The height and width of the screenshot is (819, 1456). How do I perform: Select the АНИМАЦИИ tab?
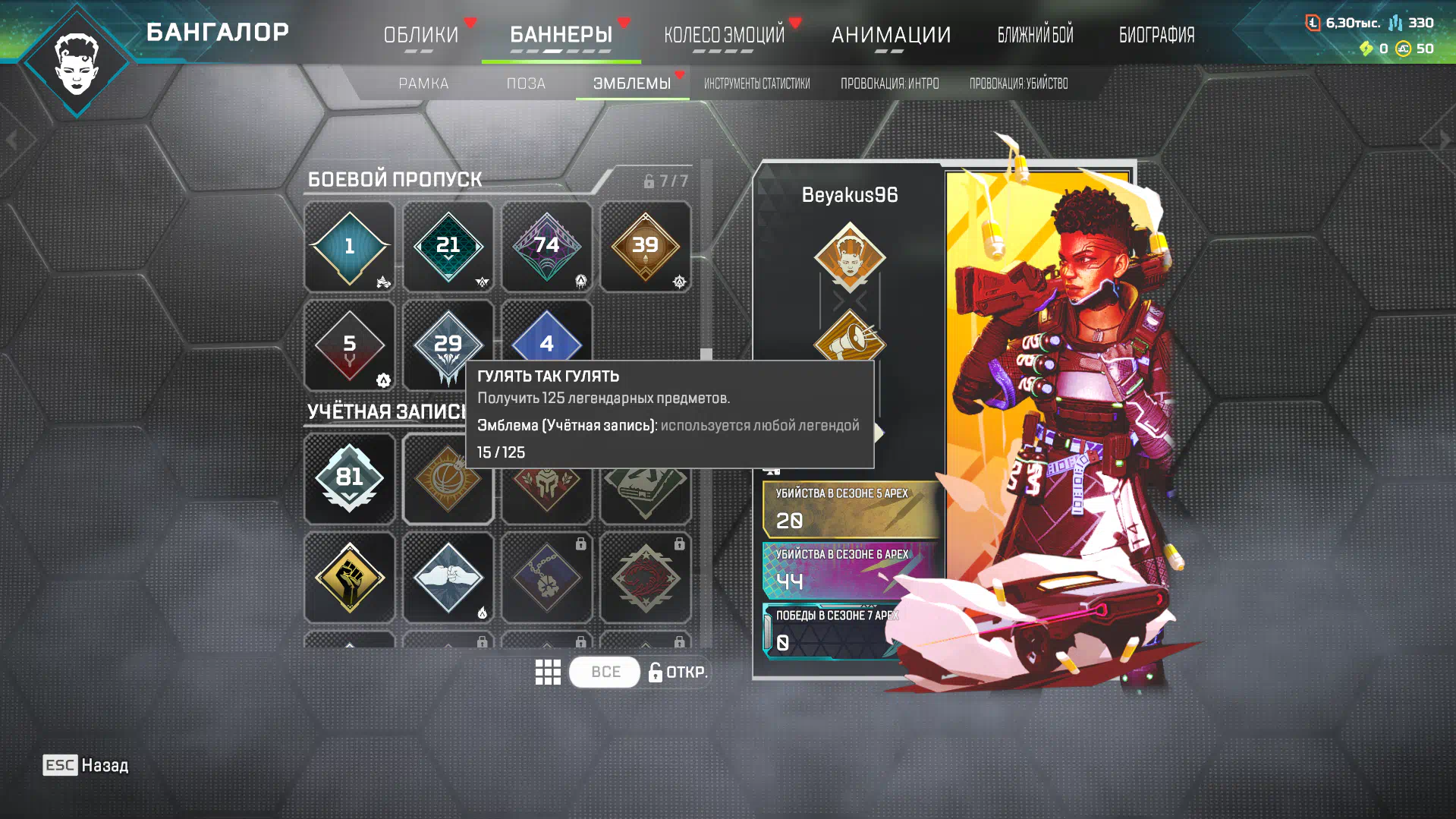[891, 35]
